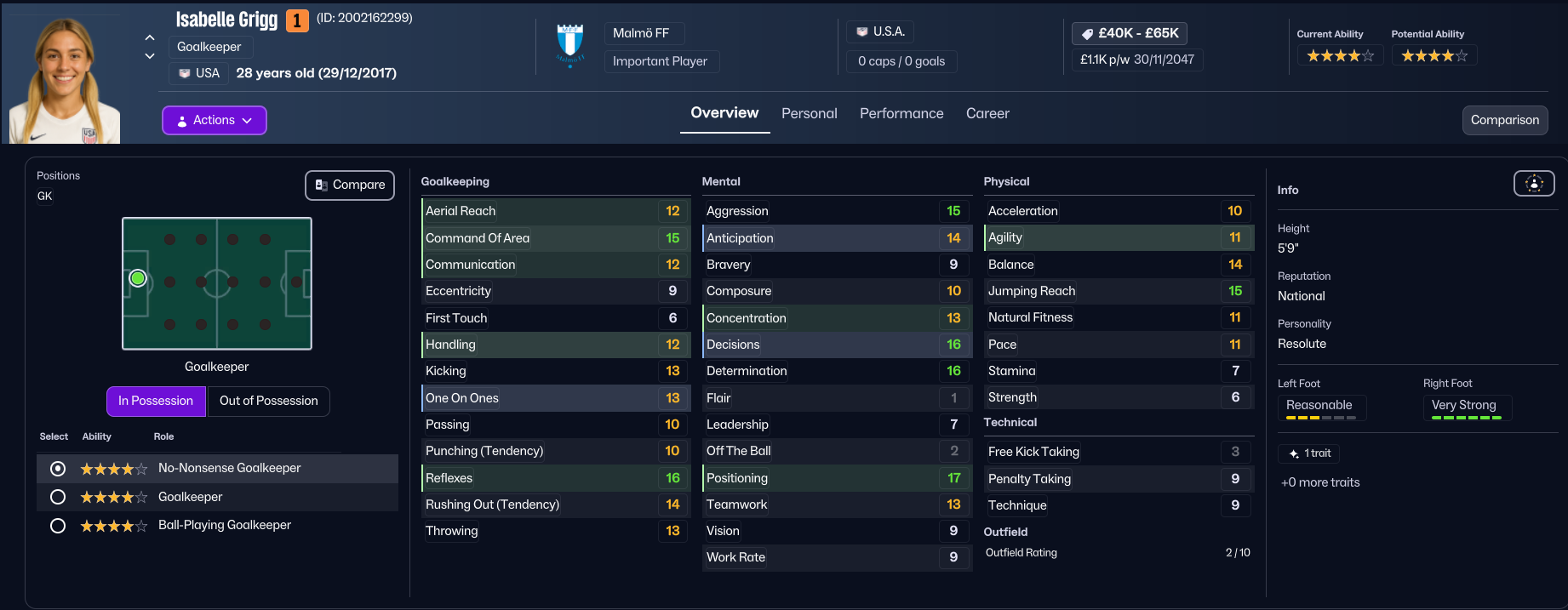Click the £40K - £65K value tag

coord(1129,33)
